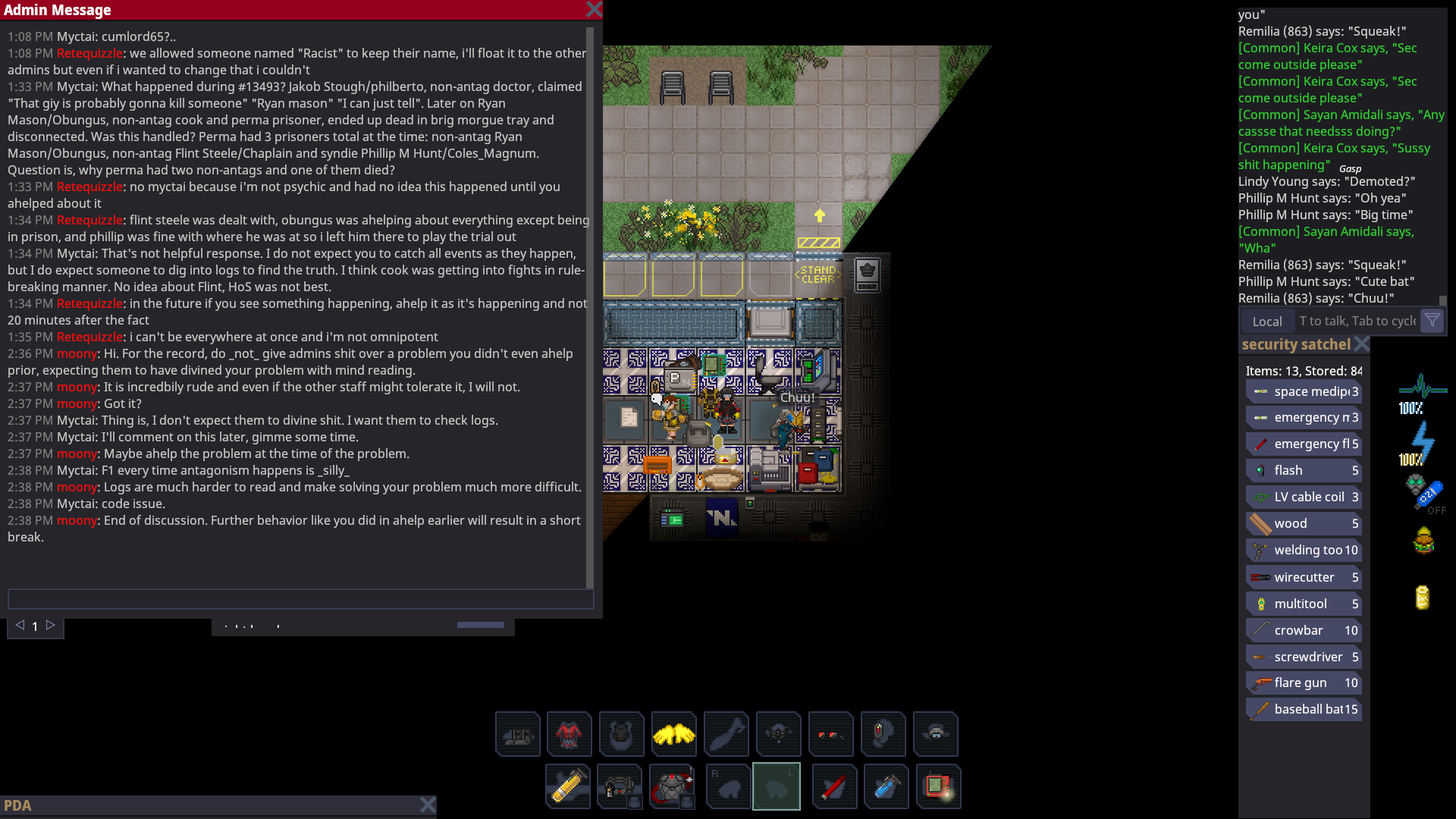Click the admin message reply input field
1456x819 pixels.
click(300, 599)
